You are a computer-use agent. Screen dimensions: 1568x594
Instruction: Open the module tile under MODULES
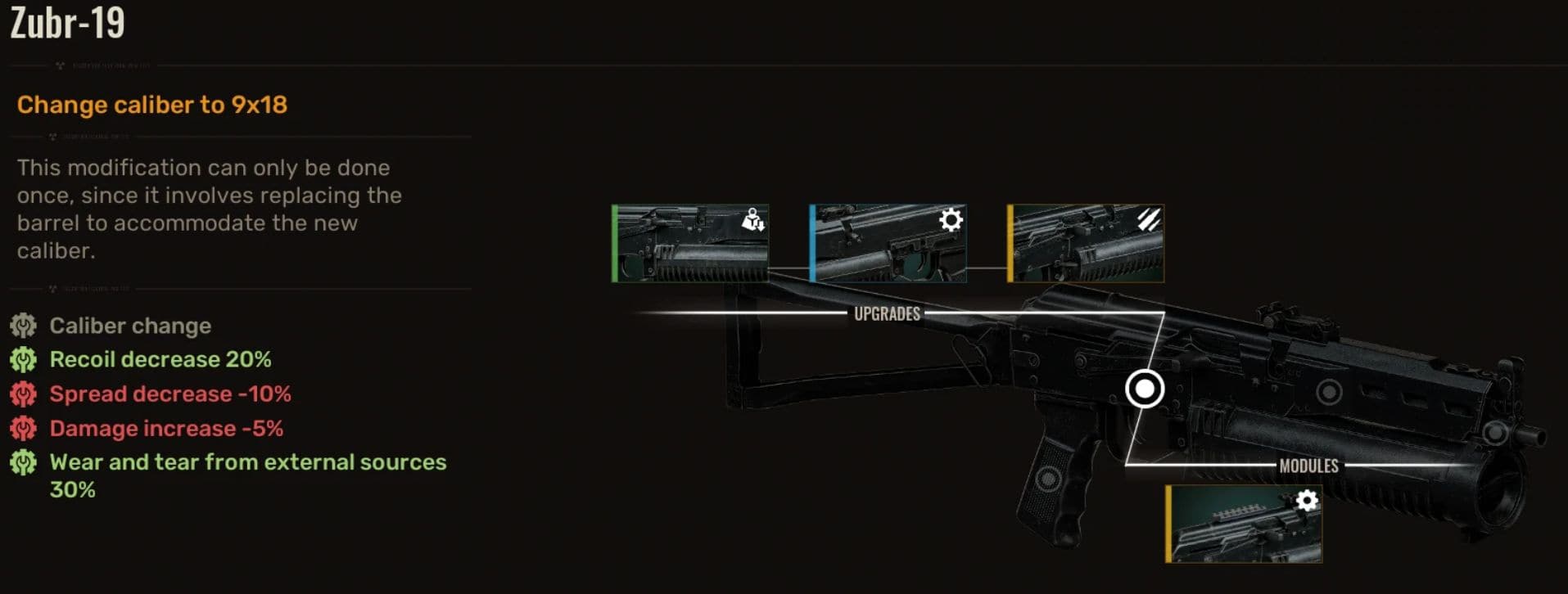1244,524
